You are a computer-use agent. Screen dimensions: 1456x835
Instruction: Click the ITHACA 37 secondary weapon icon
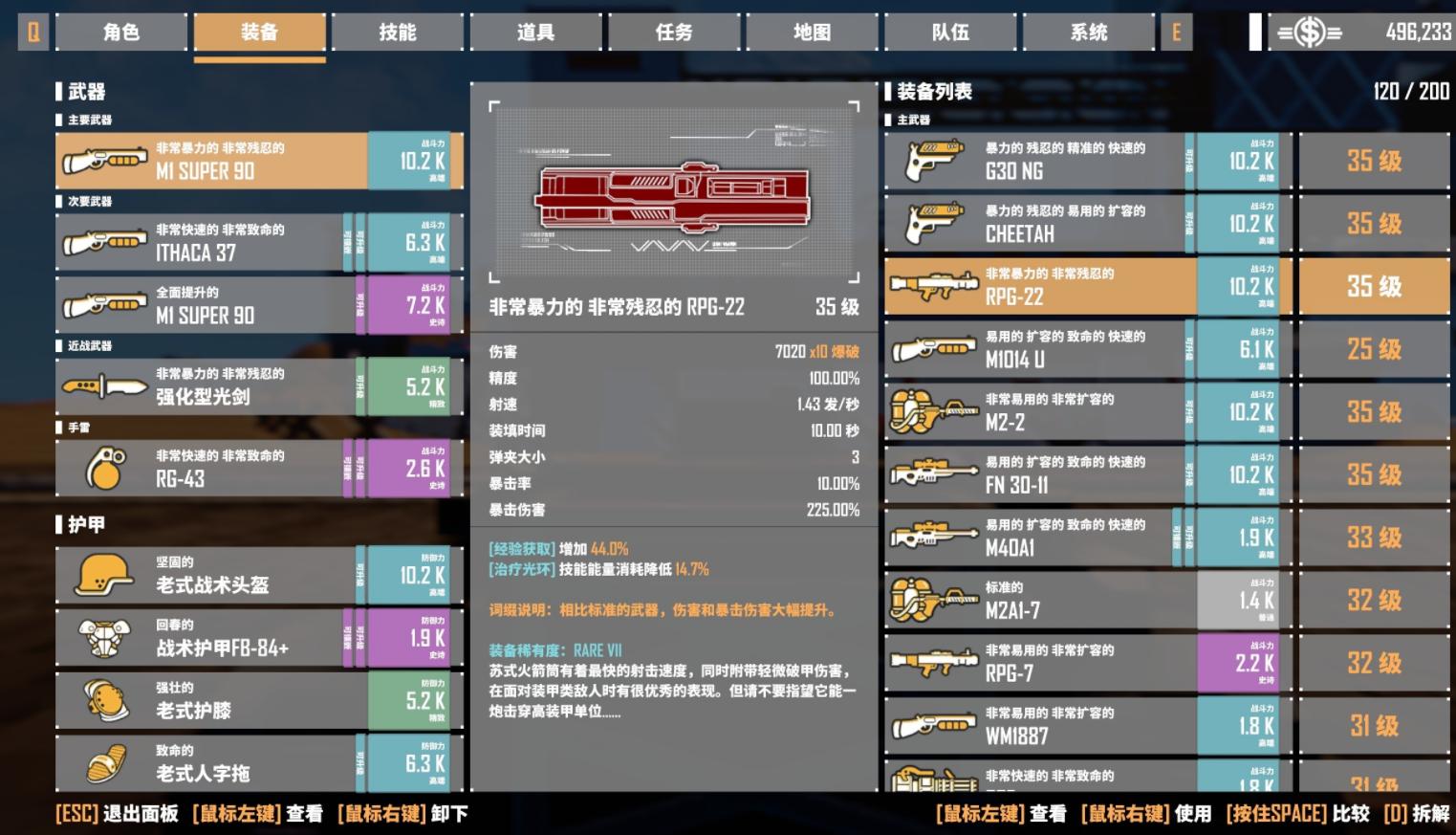tap(105, 241)
